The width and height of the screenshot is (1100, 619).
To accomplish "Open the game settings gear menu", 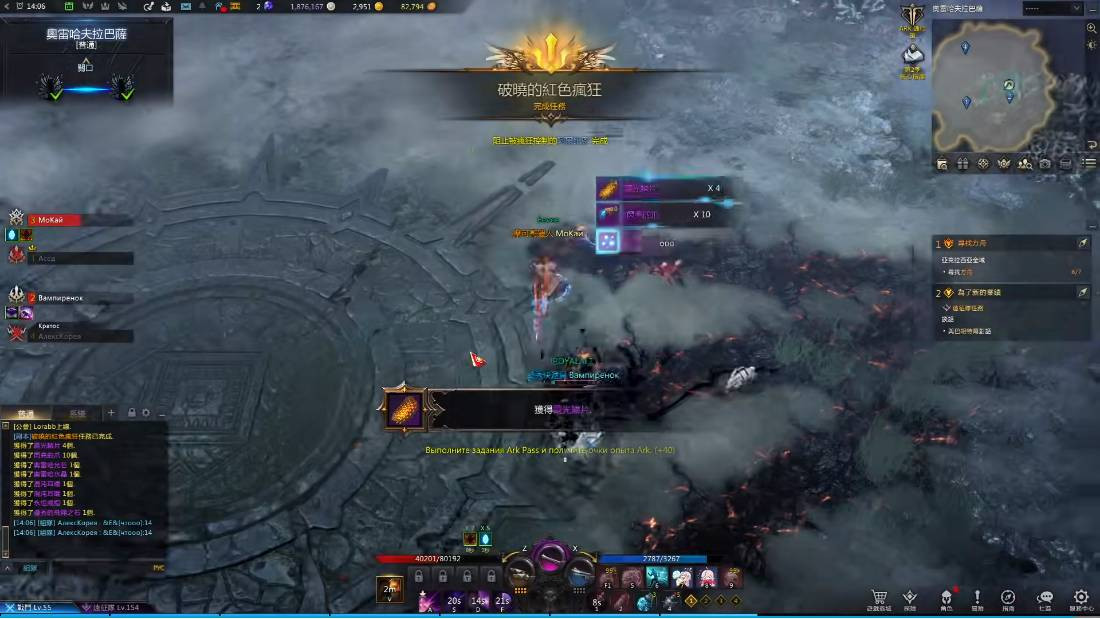I will tap(1080, 597).
